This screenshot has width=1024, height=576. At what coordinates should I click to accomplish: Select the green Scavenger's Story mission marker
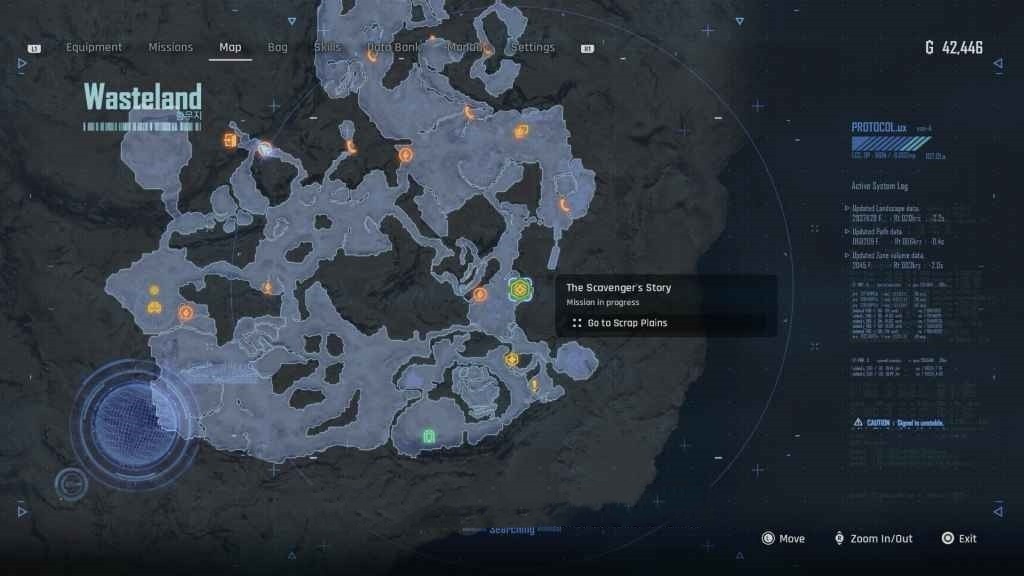(519, 290)
